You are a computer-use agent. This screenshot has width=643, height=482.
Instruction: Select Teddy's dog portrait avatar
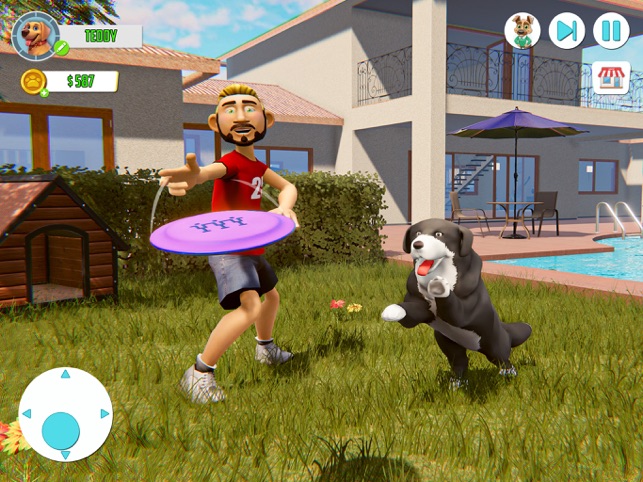coord(35,35)
